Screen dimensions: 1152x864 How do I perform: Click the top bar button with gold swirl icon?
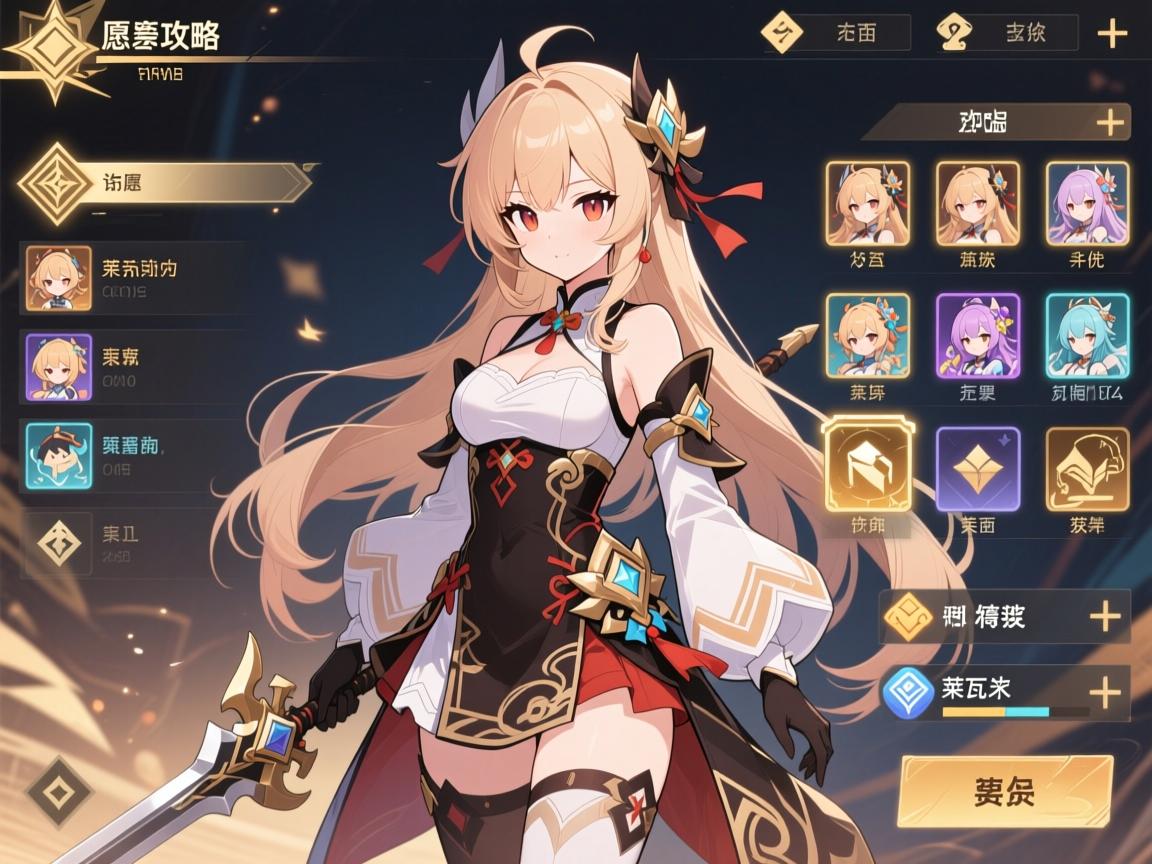pos(1007,33)
